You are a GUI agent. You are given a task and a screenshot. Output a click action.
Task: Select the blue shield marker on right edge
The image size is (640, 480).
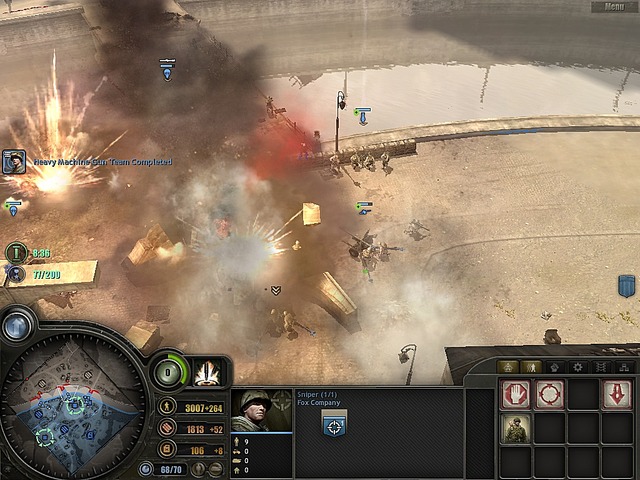pyautogui.click(x=627, y=286)
